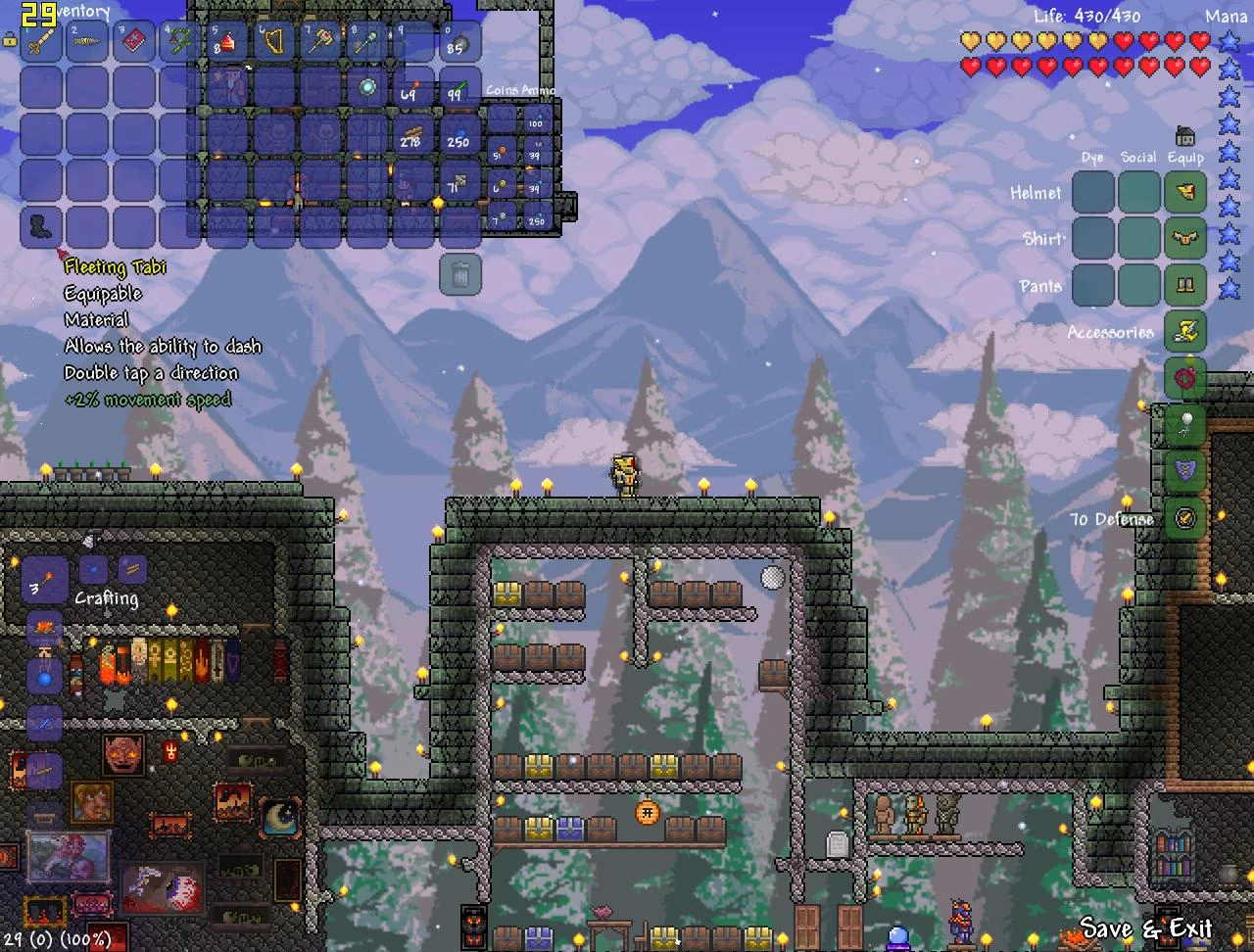Select the amulet in the Shirt equip slot
The height and width of the screenshot is (952, 1254).
point(1184,238)
